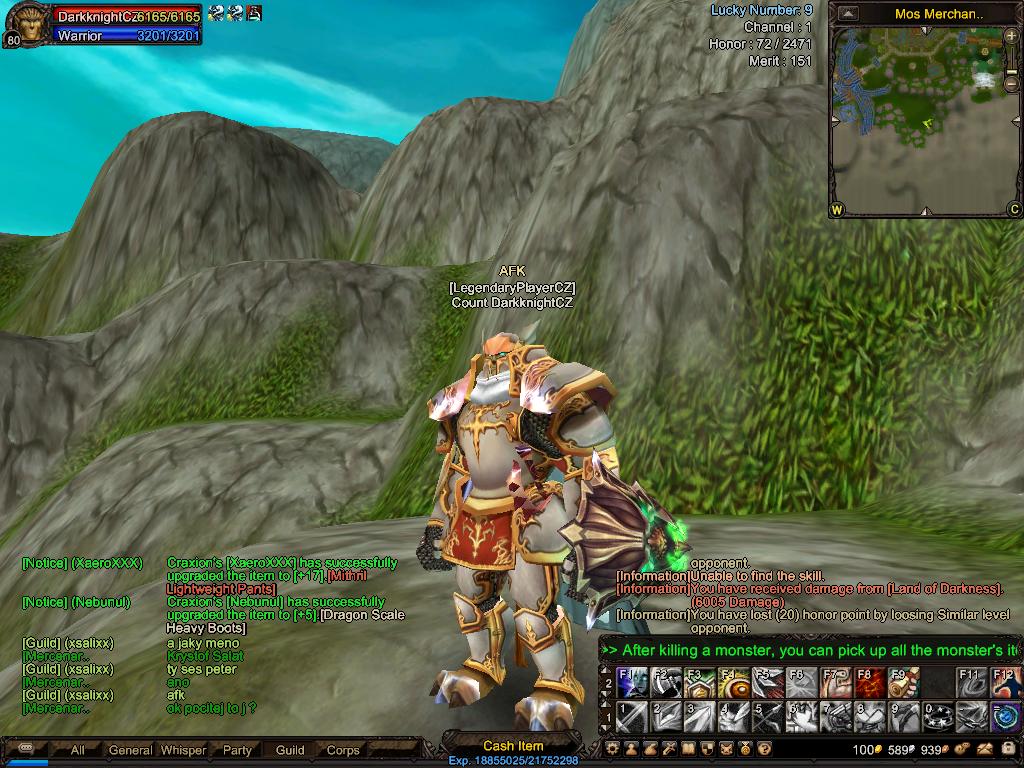Collapse the minimap with the arrow button

pyautogui.click(x=848, y=14)
